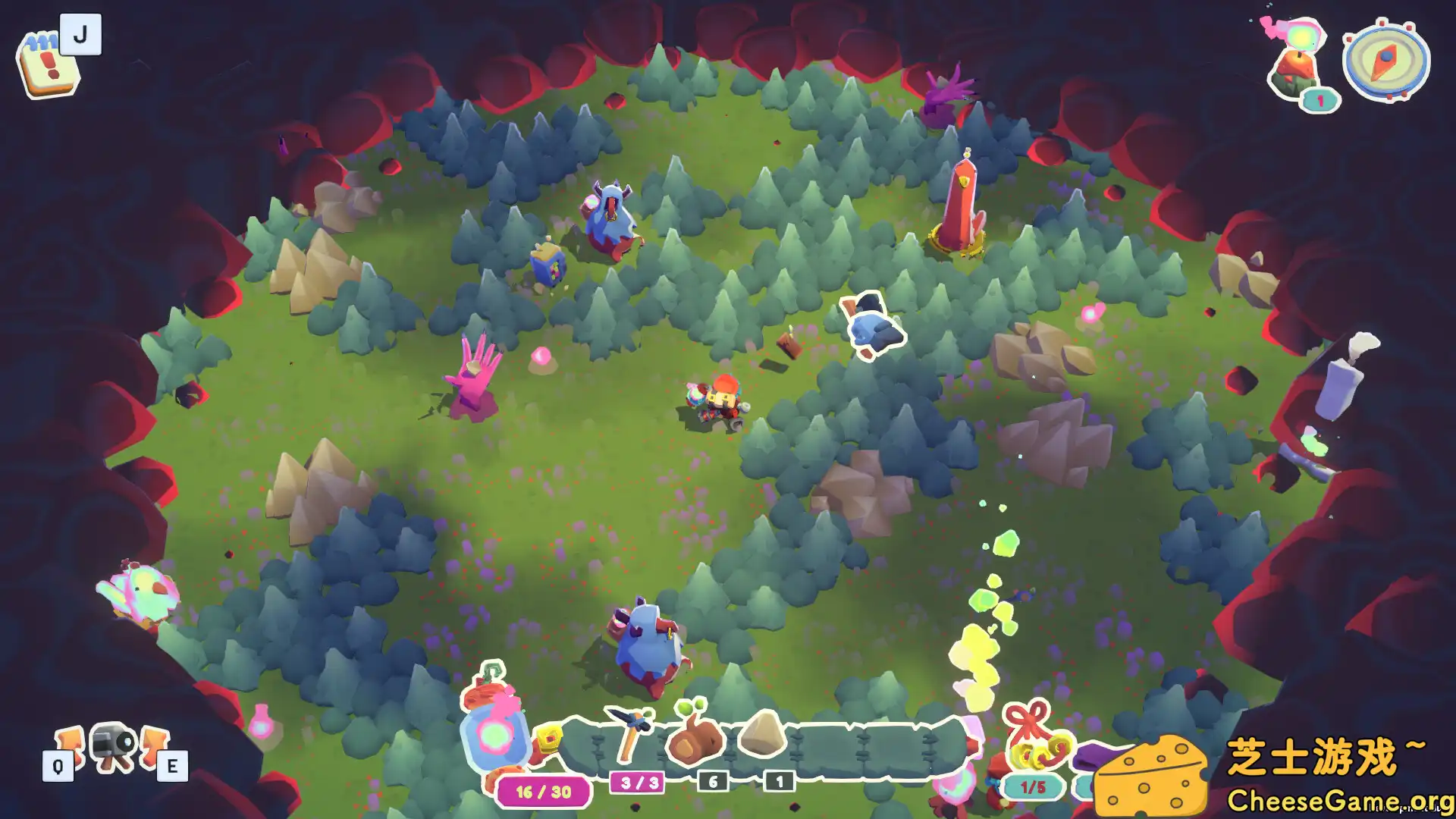Screen dimensions: 1456x819
Task: Toggle the Q arrow key indicator
Action: point(58,767)
